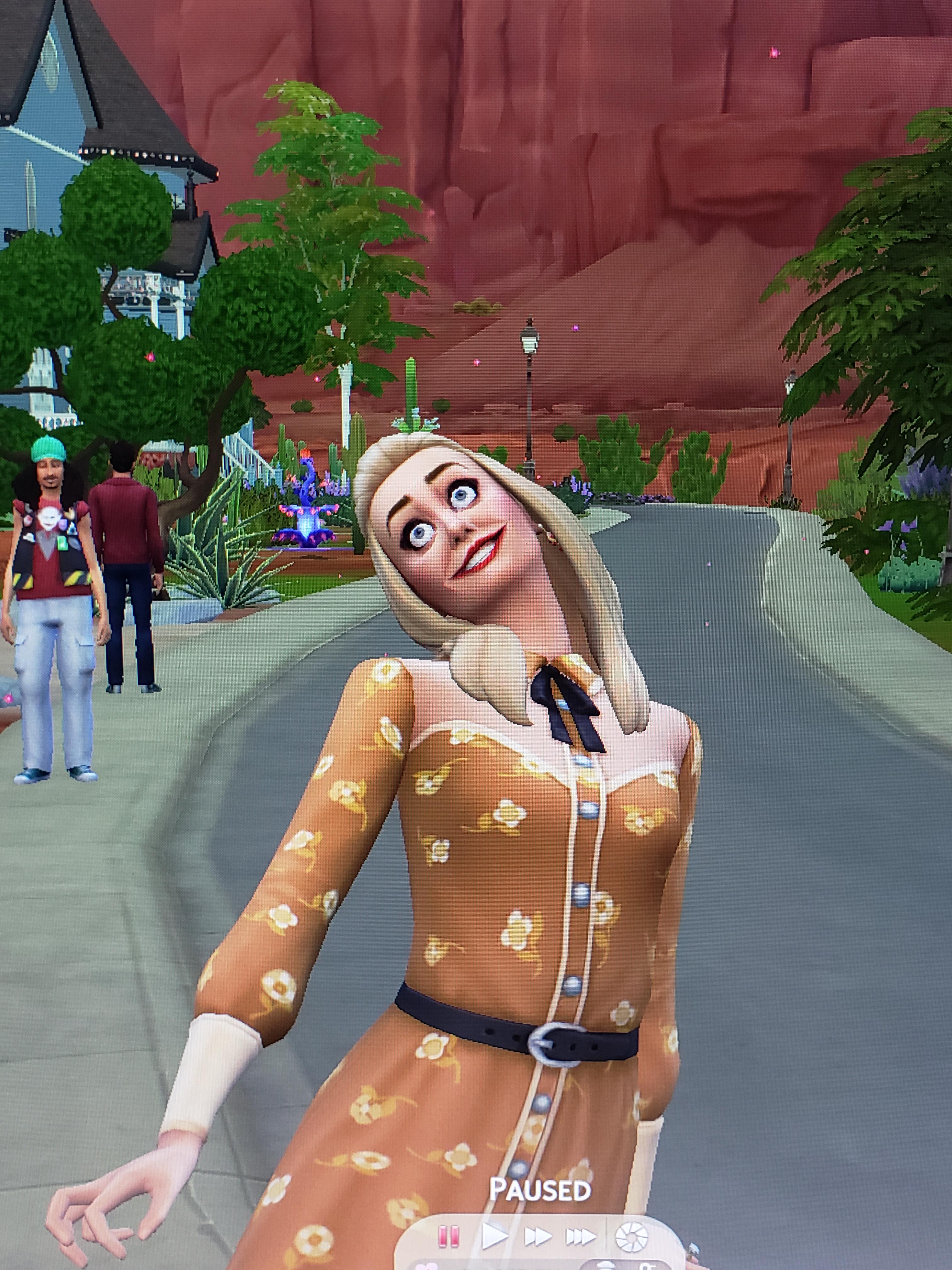Resume gameplay with the Play button
Screen dimensions: 952x1270
coord(495,1236)
